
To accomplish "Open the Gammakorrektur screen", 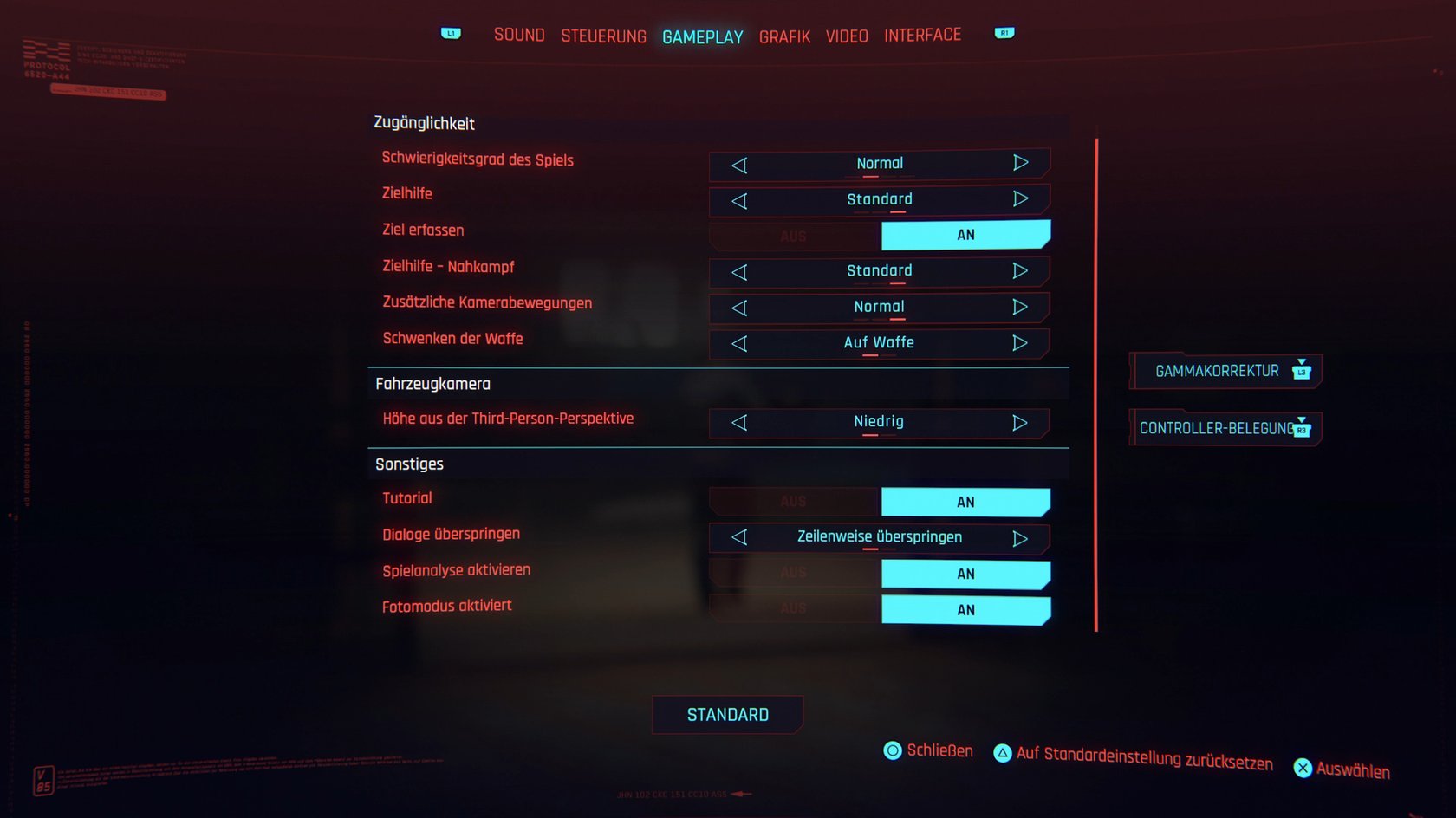I will [1225, 371].
